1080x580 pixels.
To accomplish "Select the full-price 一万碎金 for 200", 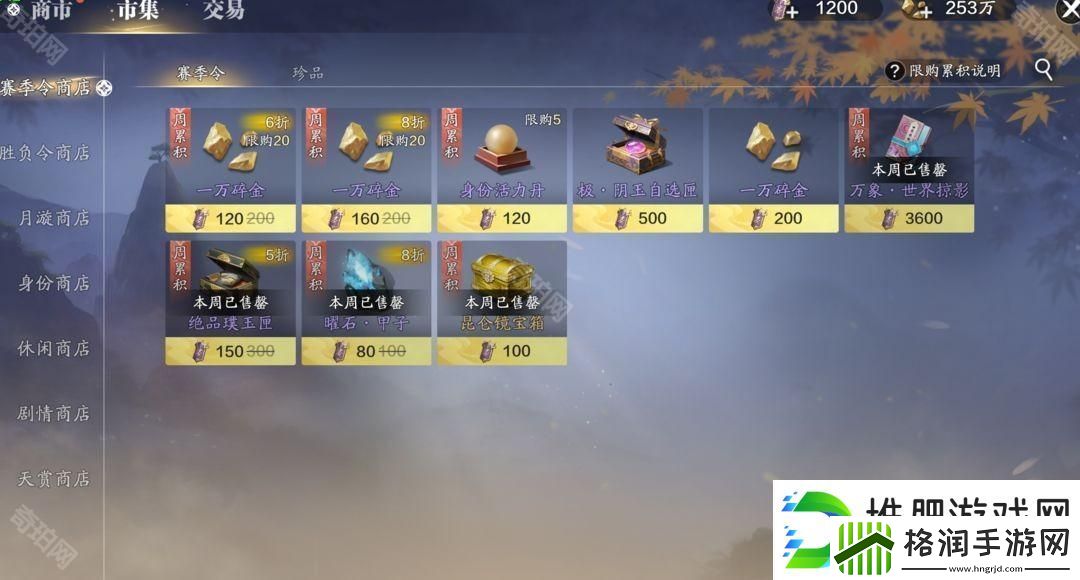I will point(773,170).
